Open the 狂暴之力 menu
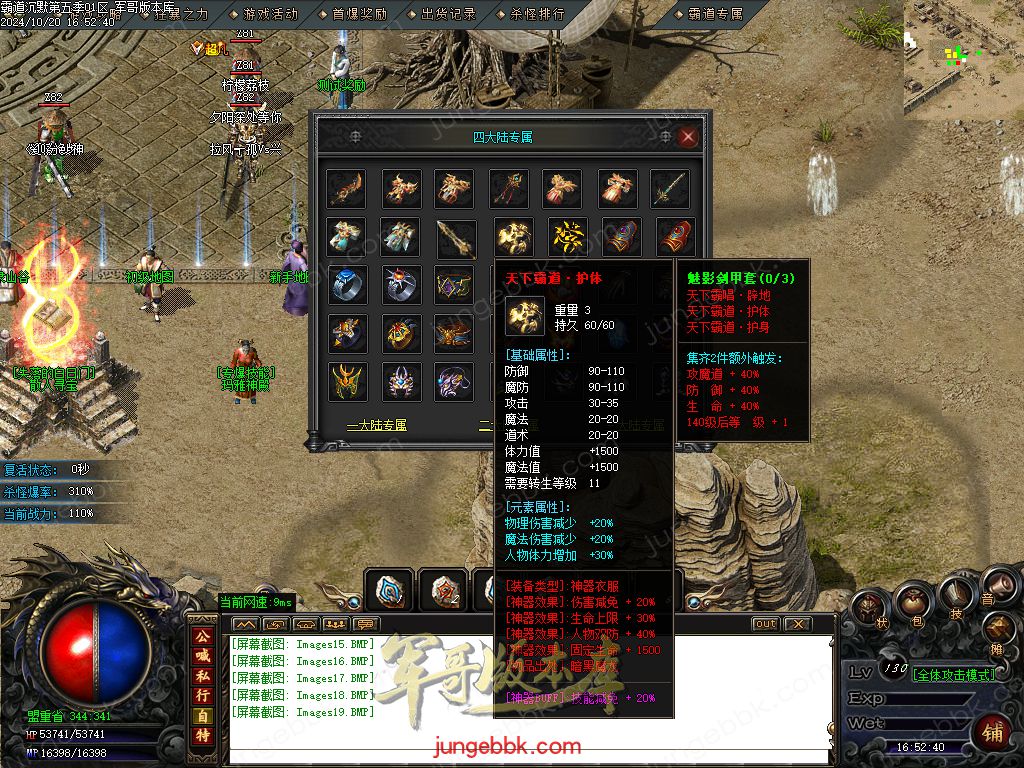The width and height of the screenshot is (1024, 768). pyautogui.click(x=181, y=14)
